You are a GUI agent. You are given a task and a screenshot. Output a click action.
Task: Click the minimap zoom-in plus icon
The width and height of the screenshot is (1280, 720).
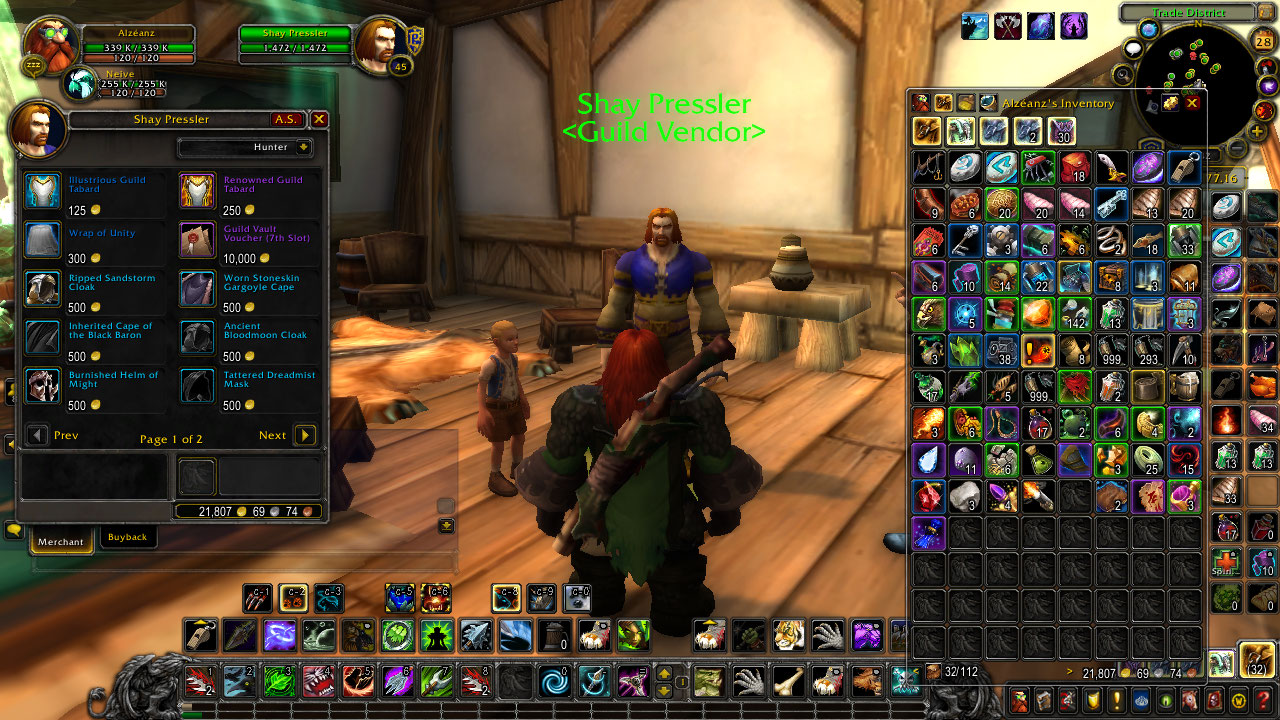coord(1258,130)
